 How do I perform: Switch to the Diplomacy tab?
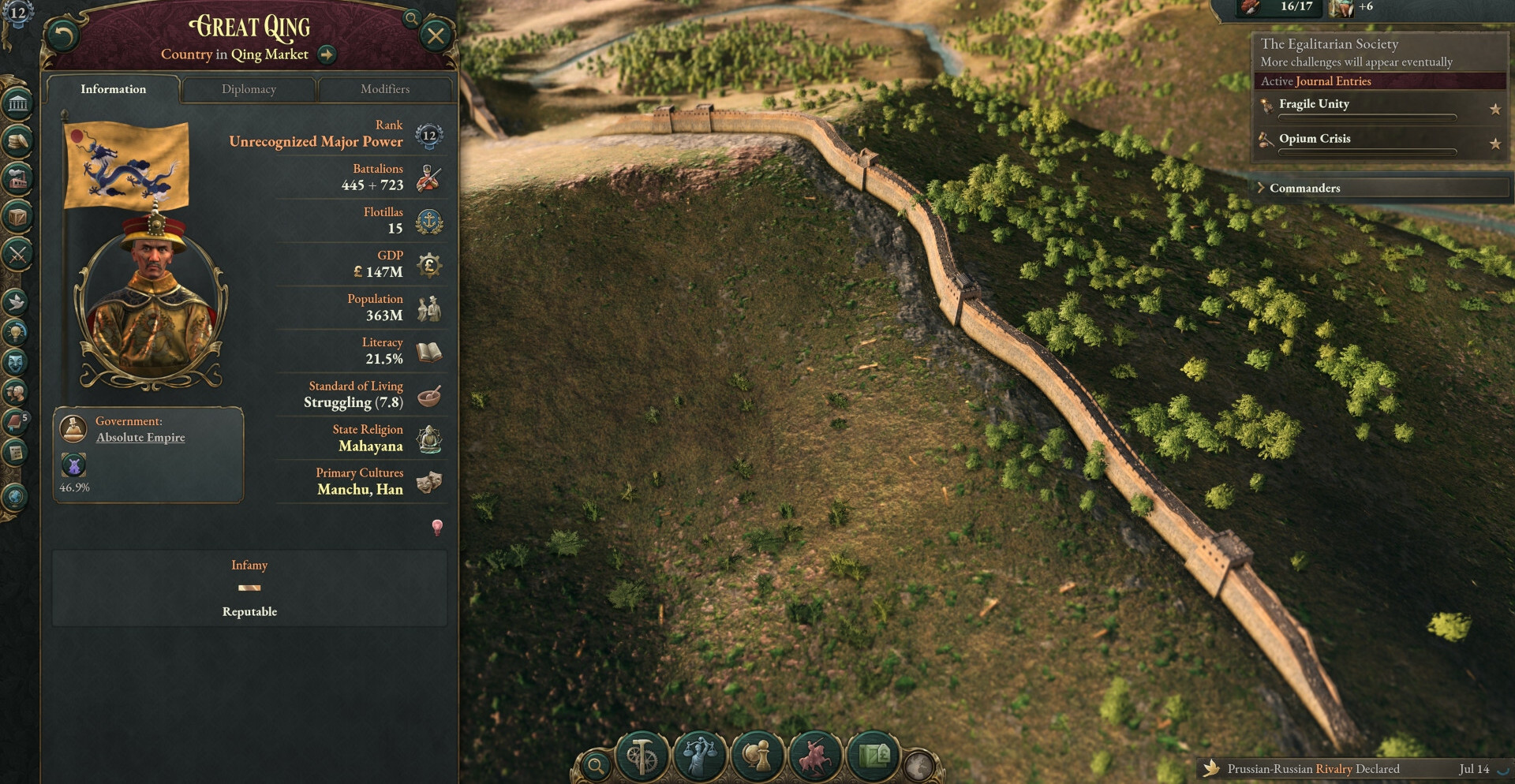click(249, 89)
